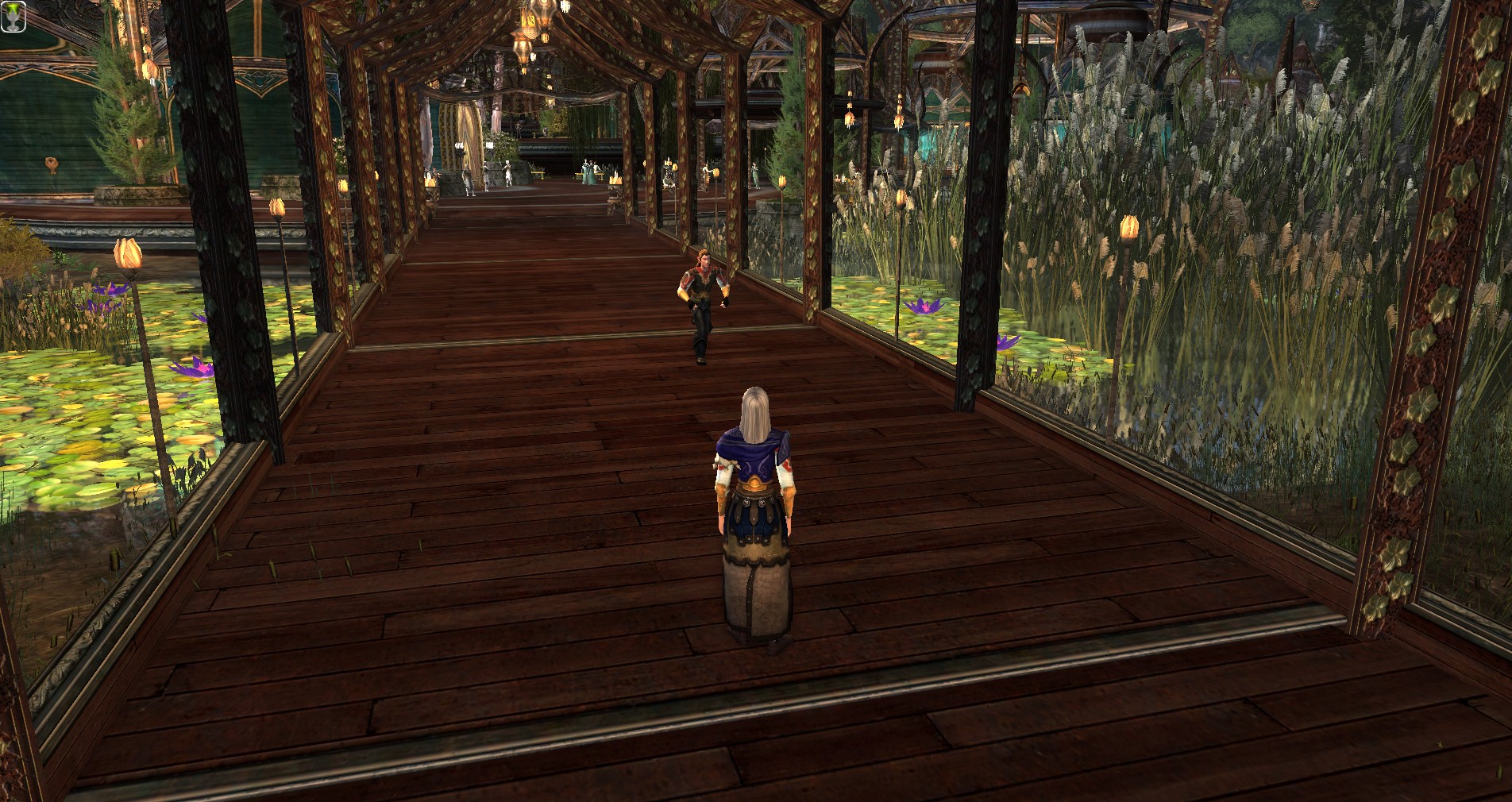Click the green goblet icon
Image resolution: width=1512 pixels, height=802 pixels.
click(x=14, y=16)
